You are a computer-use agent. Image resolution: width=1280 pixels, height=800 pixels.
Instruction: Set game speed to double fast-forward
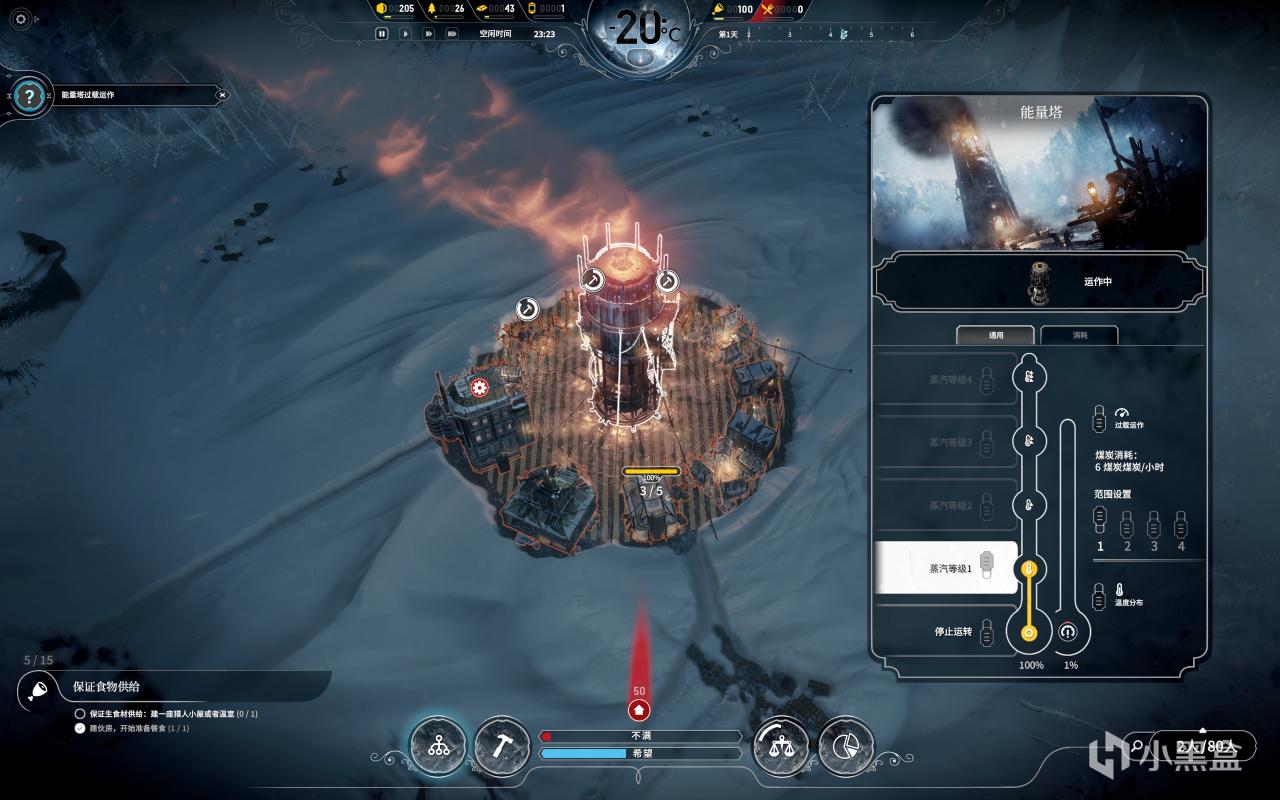428,33
